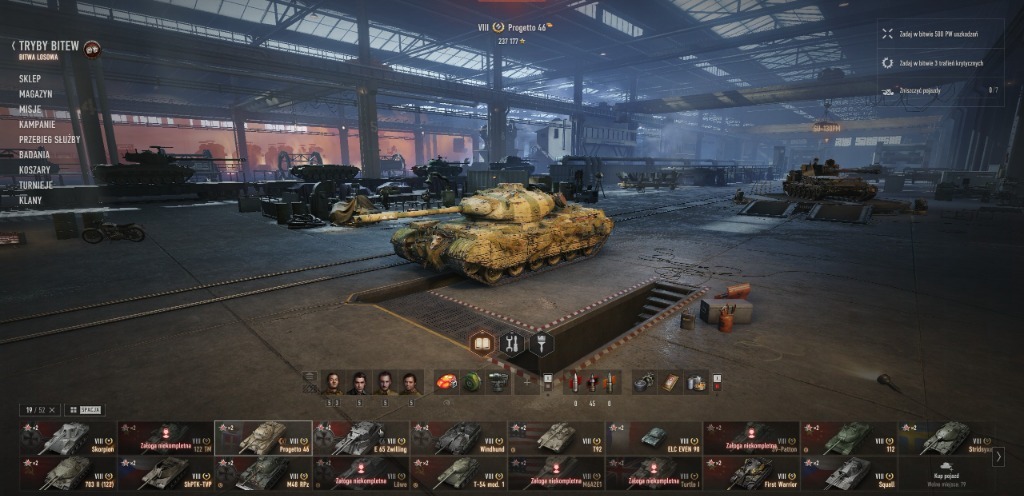This screenshot has width=1024, height=496.
Task: Open the Koszary barracks menu
Action: pyautogui.click(x=35, y=169)
